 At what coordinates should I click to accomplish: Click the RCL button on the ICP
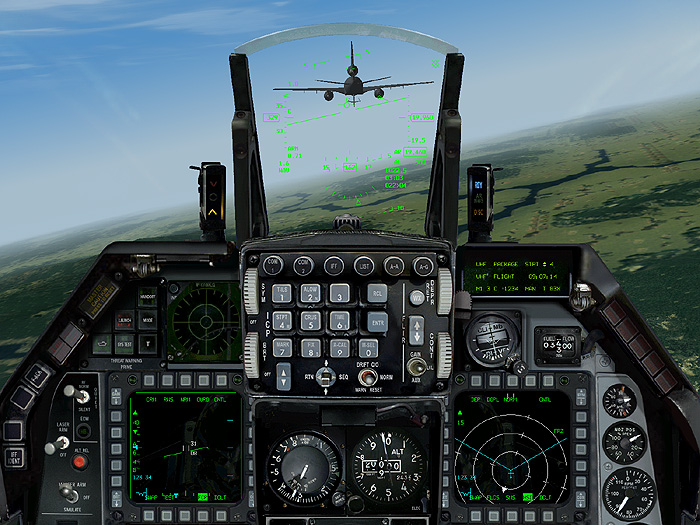coord(376,293)
